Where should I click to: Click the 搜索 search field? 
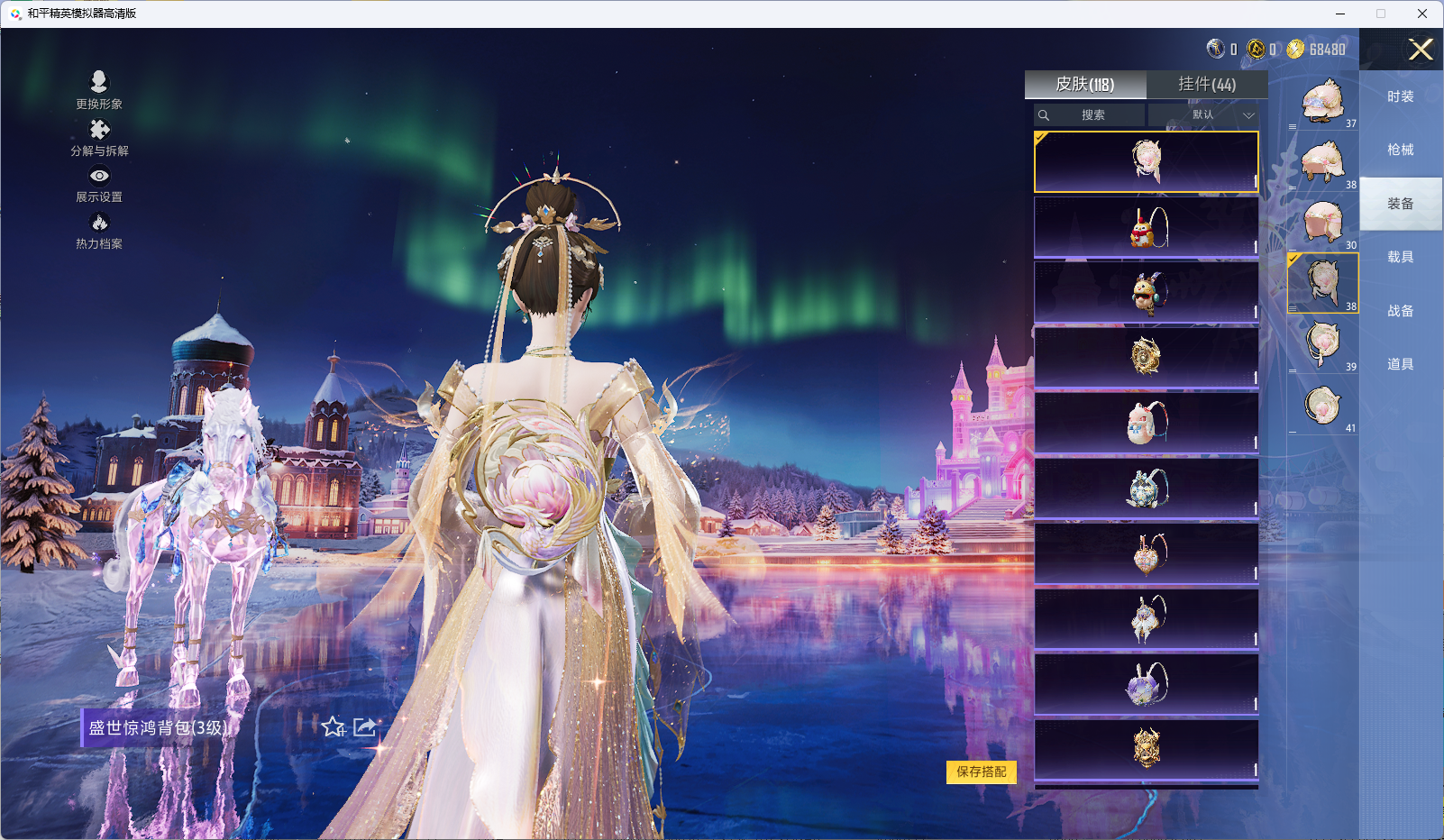tap(1092, 115)
